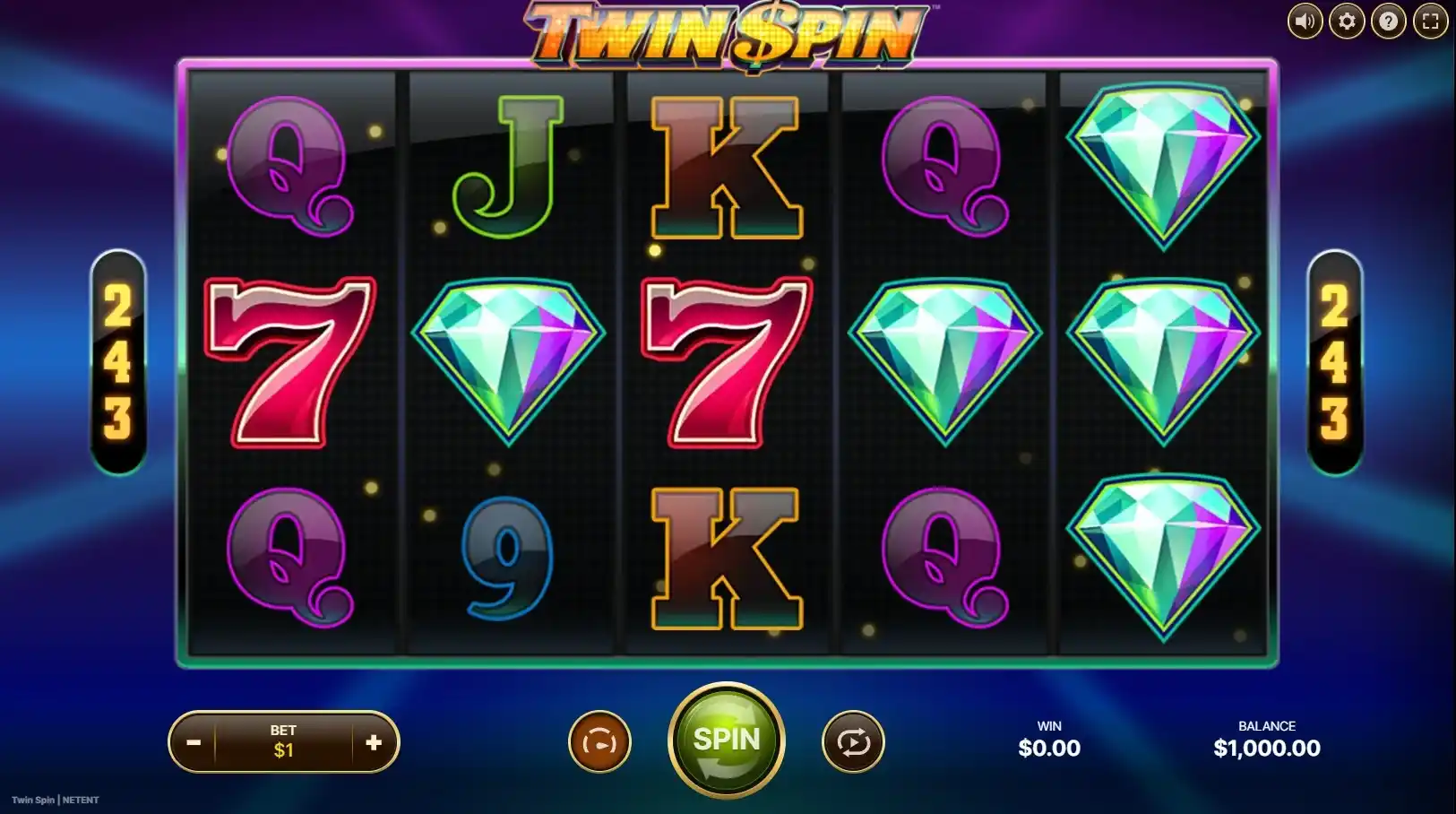Increase the bet with the plus button
This screenshot has width=1456, height=814.
point(374,742)
